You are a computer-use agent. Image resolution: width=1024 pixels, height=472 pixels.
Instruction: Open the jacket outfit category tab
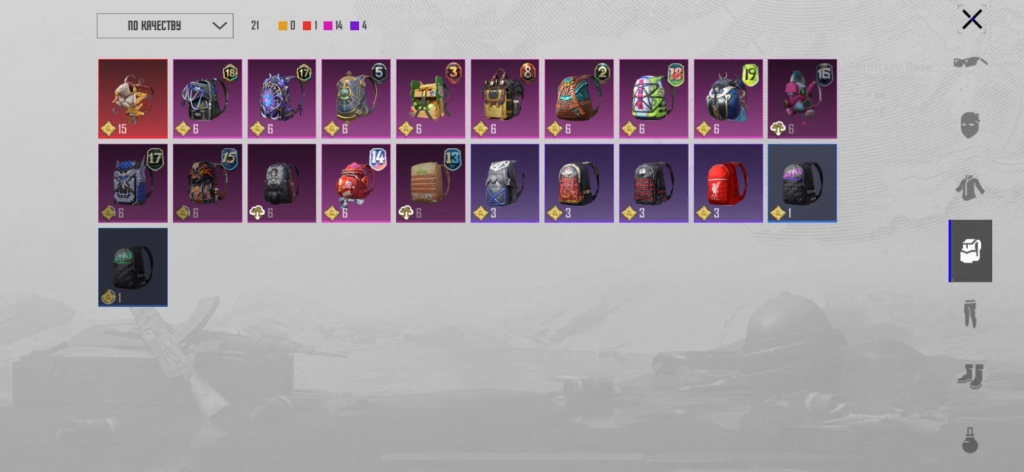click(970, 188)
